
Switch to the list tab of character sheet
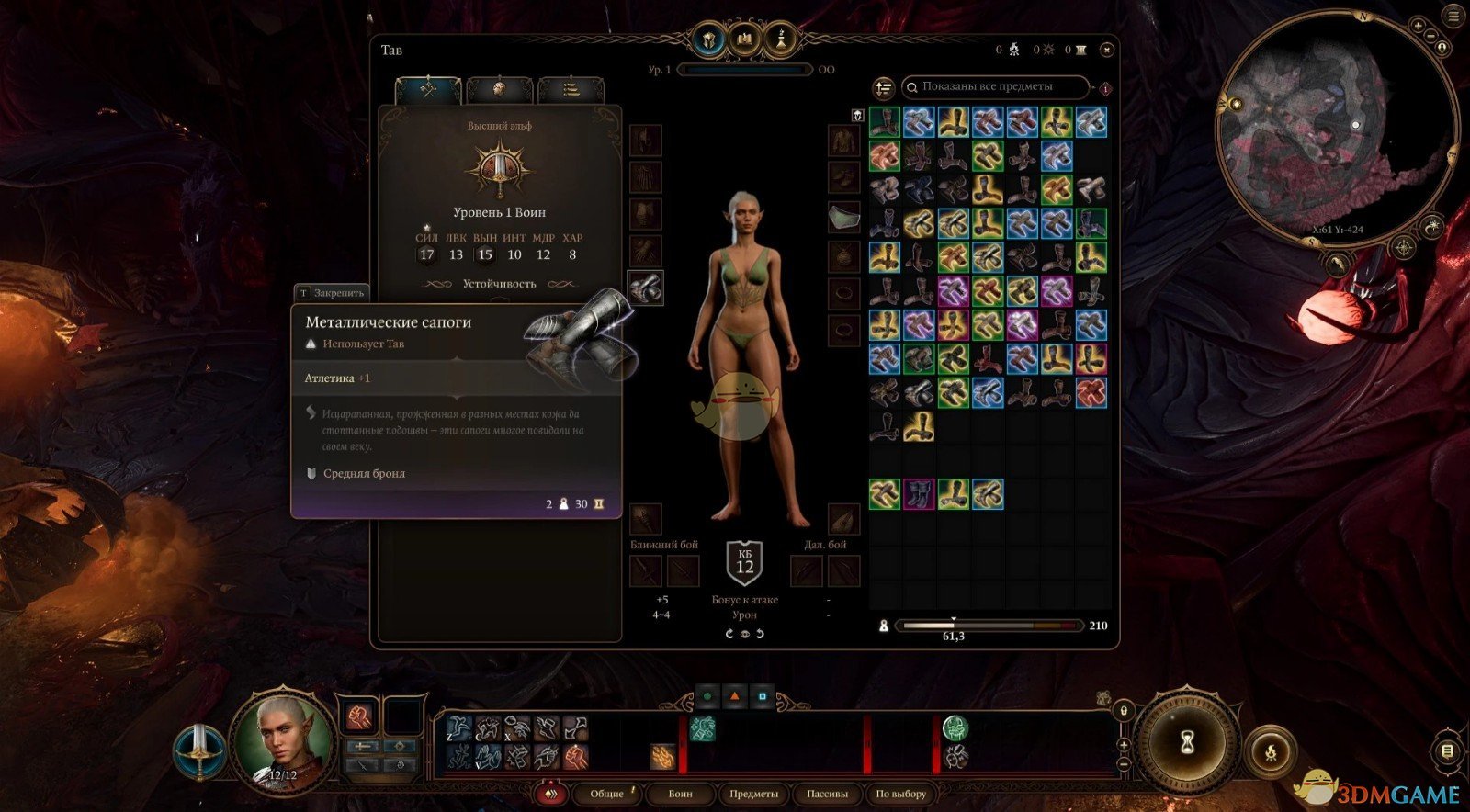pyautogui.click(x=571, y=89)
